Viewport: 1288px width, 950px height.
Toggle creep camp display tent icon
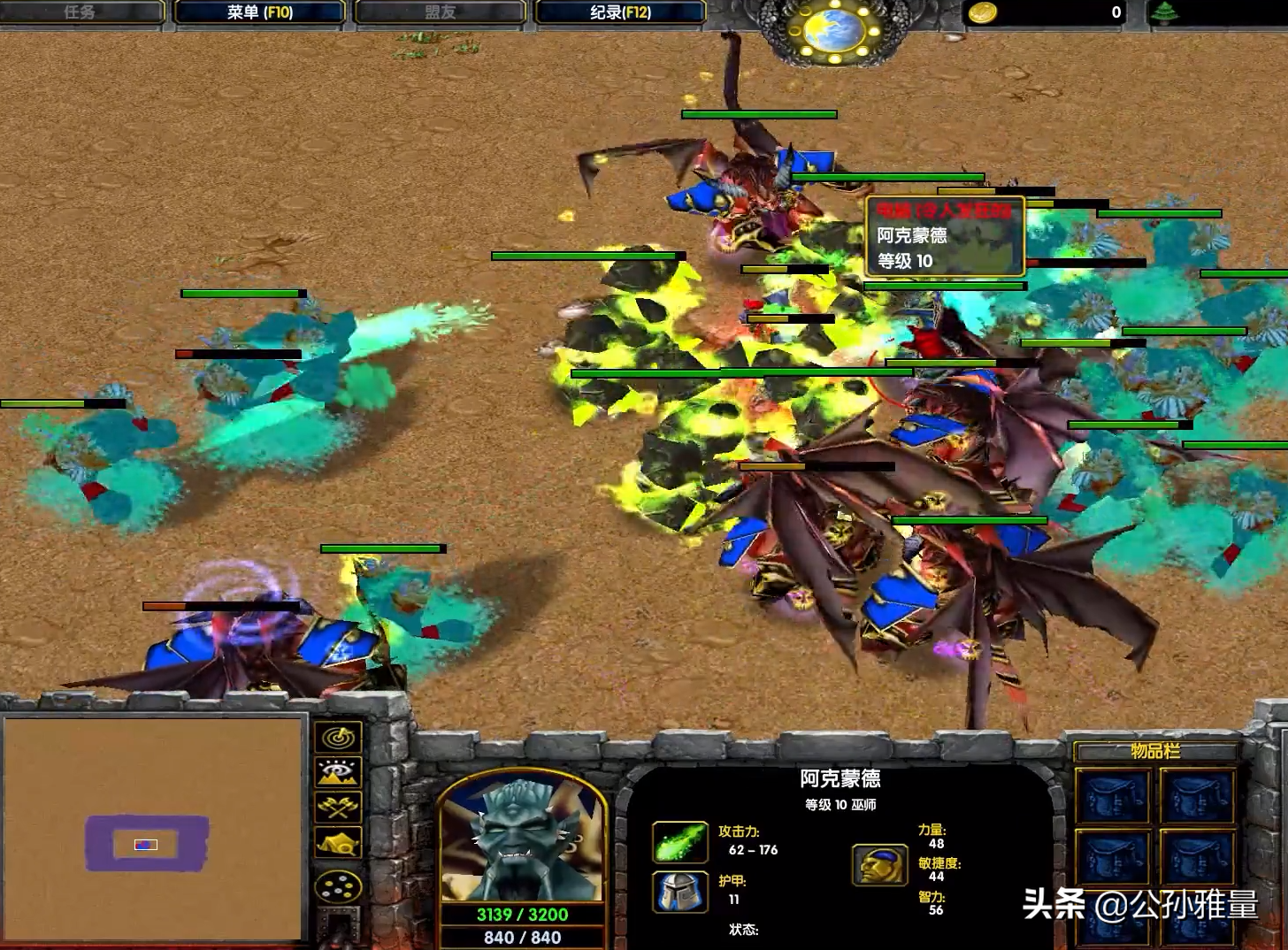(x=338, y=843)
